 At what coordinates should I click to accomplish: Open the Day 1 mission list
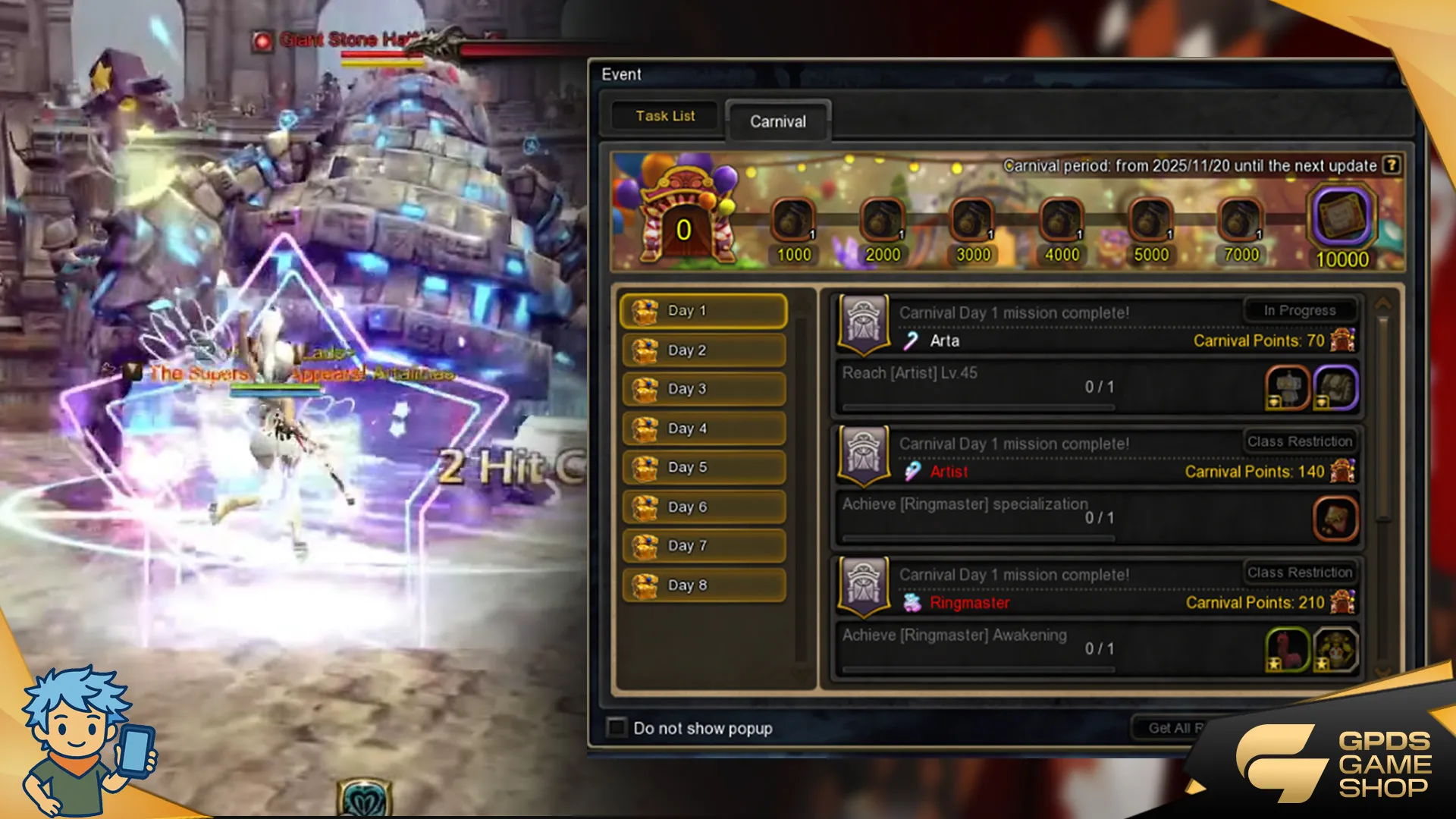(x=703, y=311)
